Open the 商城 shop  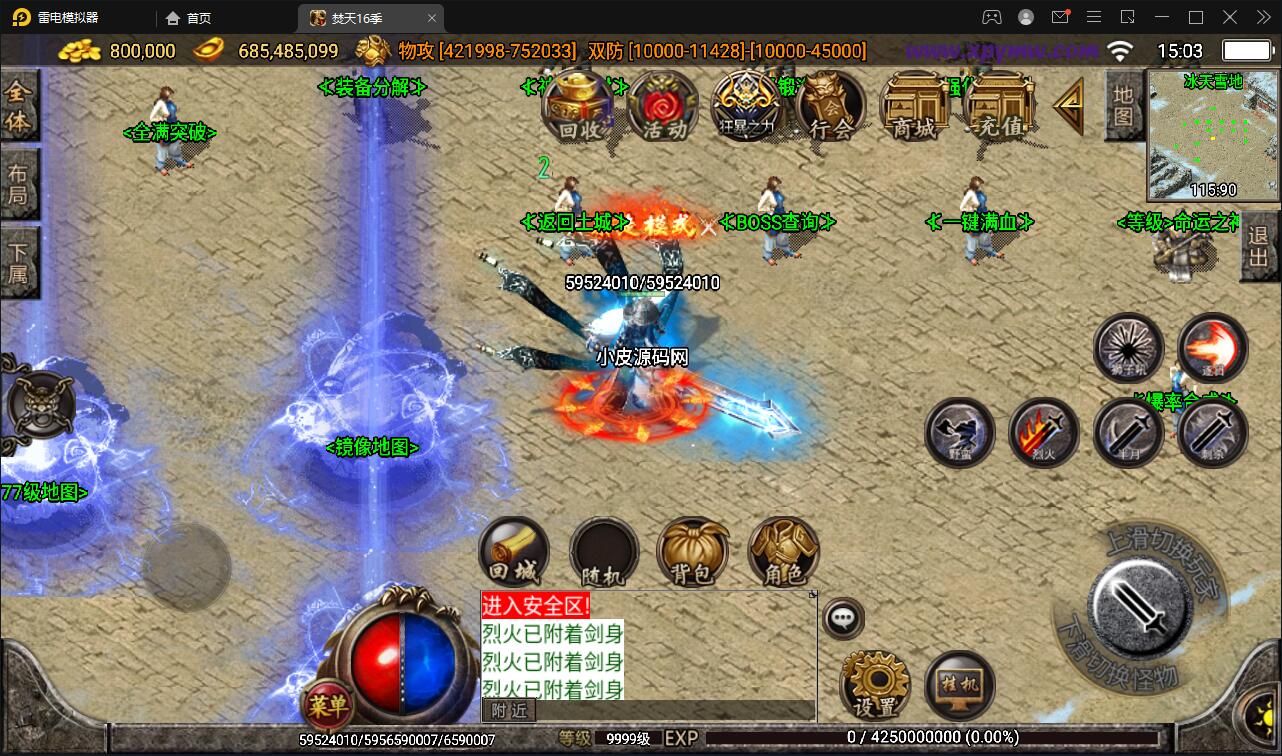tap(914, 106)
